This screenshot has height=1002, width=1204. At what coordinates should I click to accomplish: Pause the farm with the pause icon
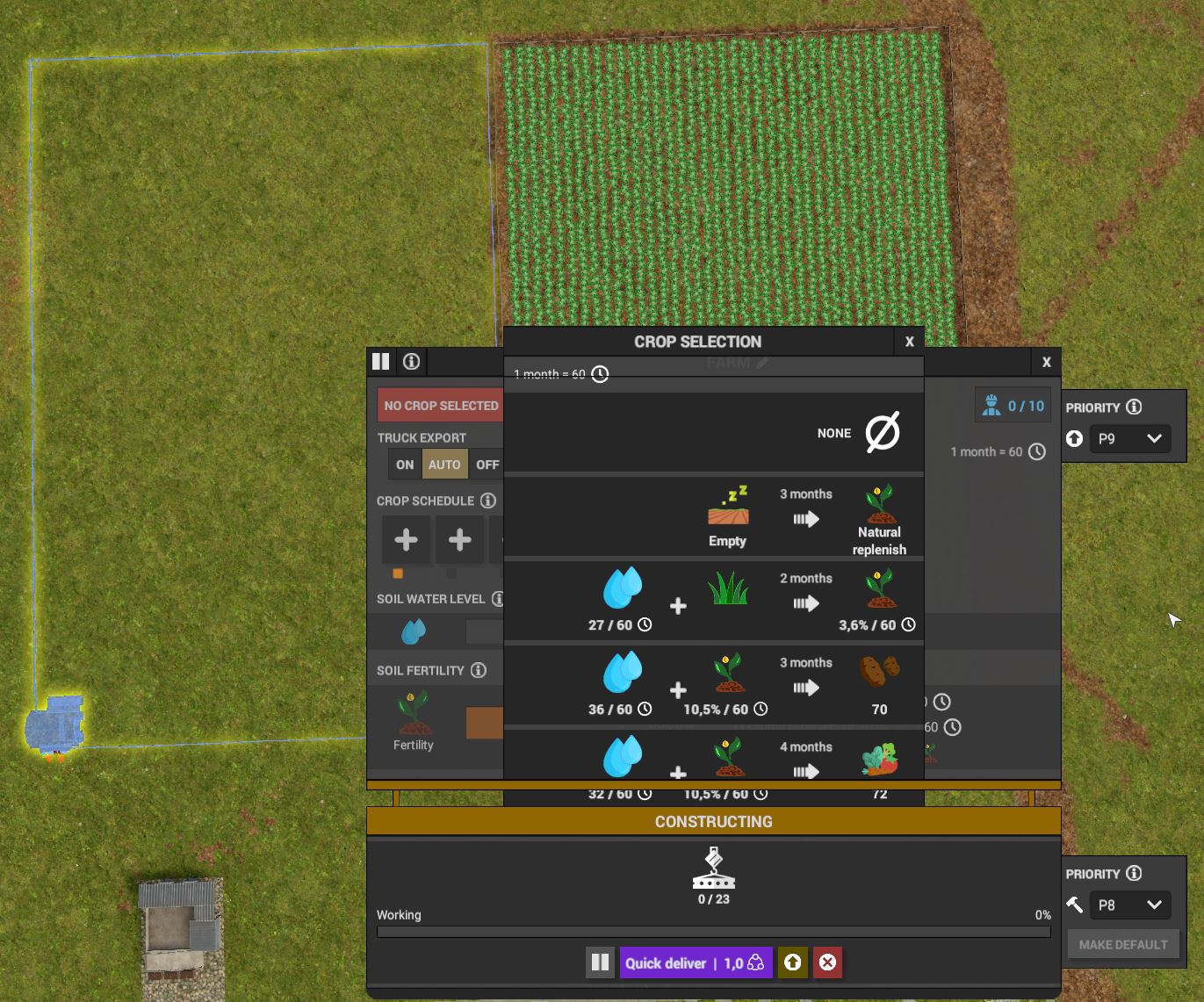point(380,361)
